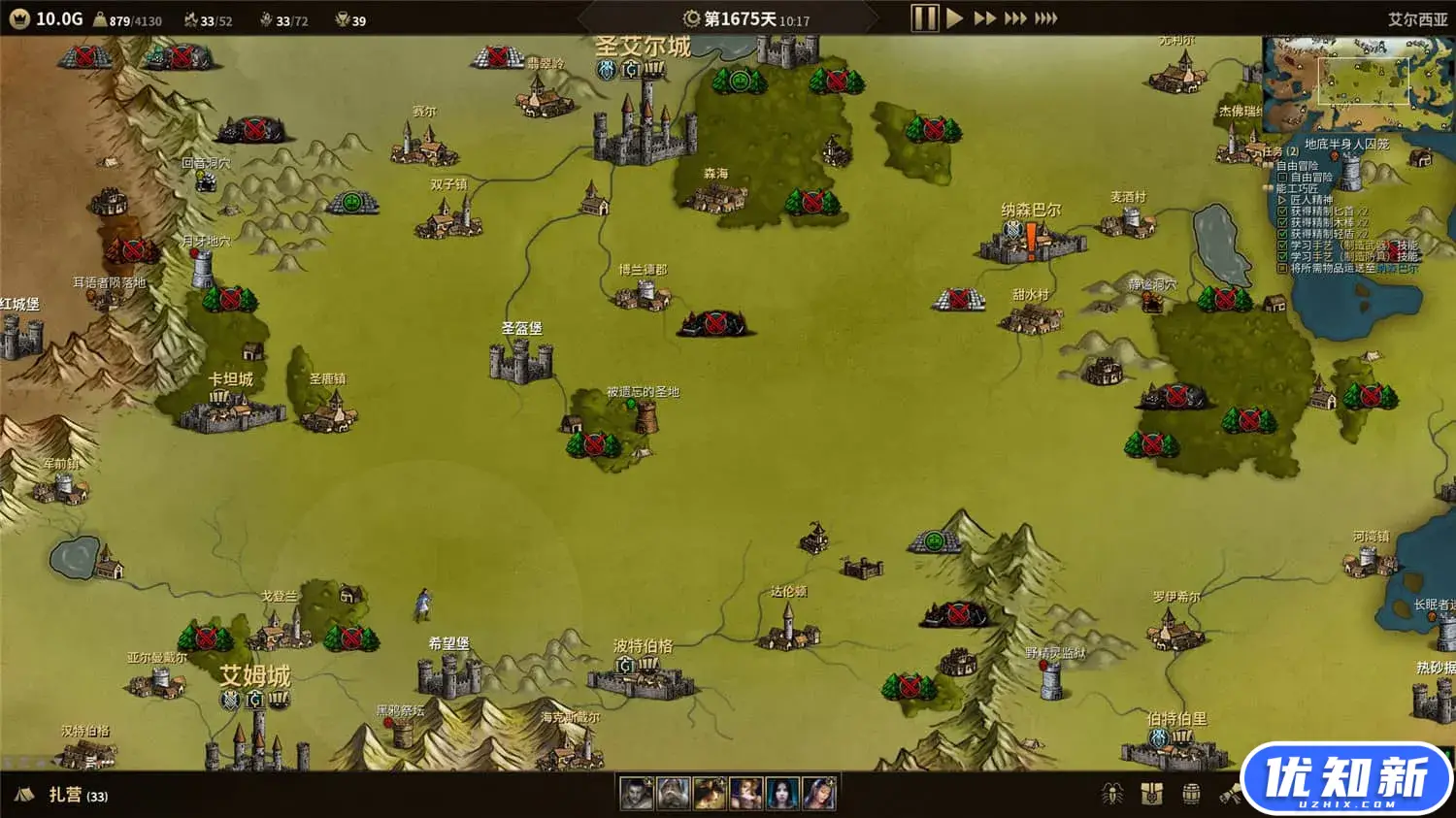Click the gold 10.0G coin icon
The height and width of the screenshot is (818, 1456).
click(x=19, y=18)
